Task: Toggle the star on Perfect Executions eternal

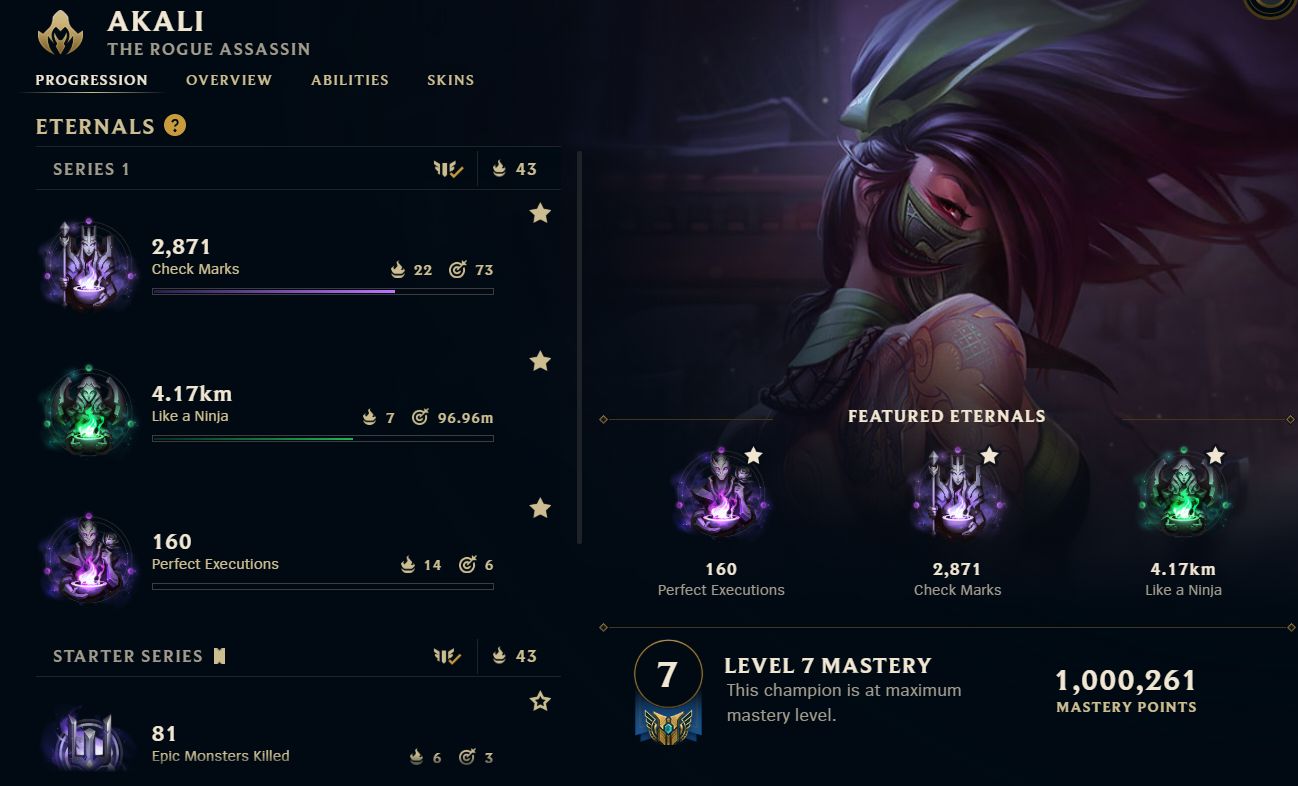Action: [x=540, y=508]
